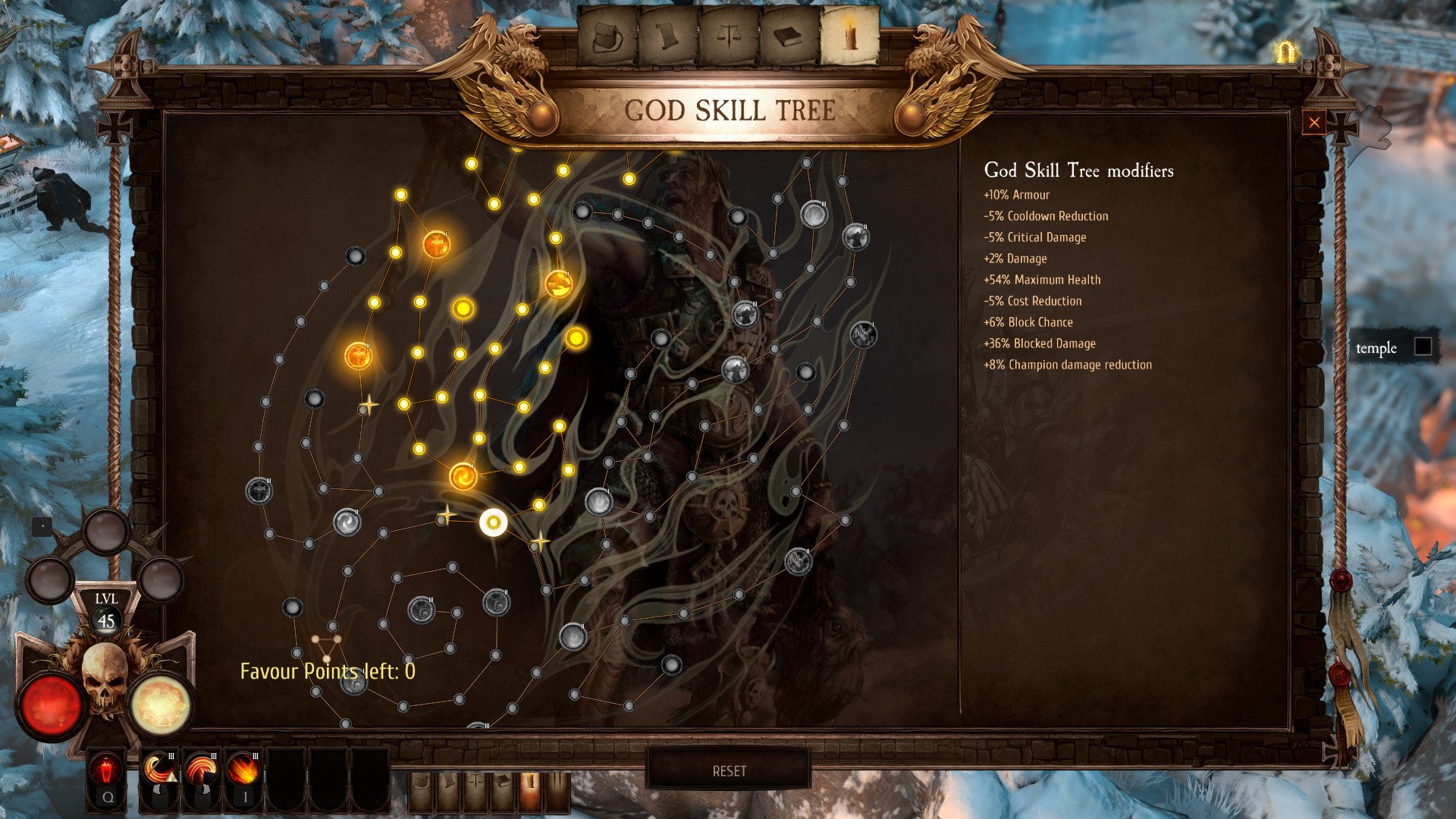Switch to the book tab of the window
Screen dimensions: 1456x819
pos(789,36)
